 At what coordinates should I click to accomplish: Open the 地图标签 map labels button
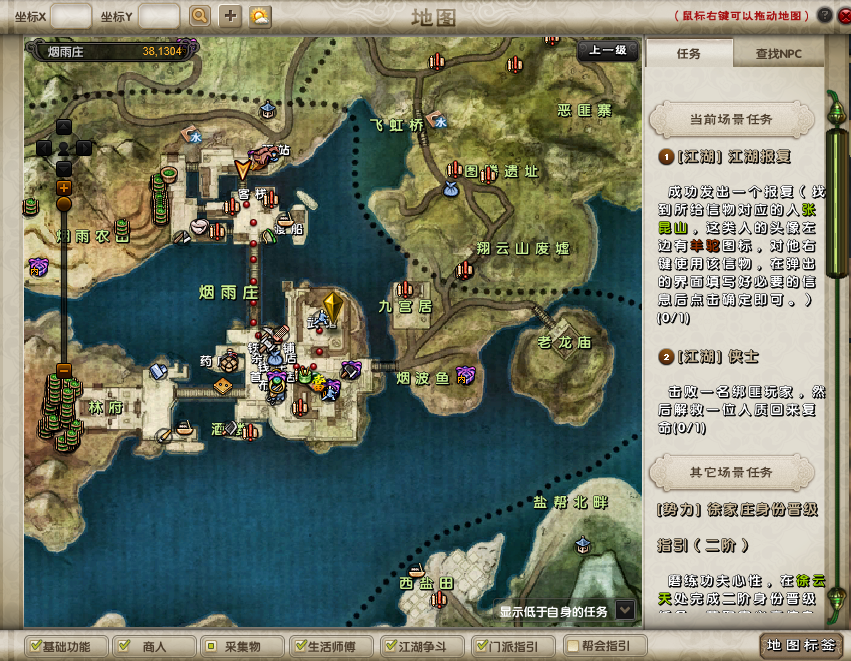(800, 645)
